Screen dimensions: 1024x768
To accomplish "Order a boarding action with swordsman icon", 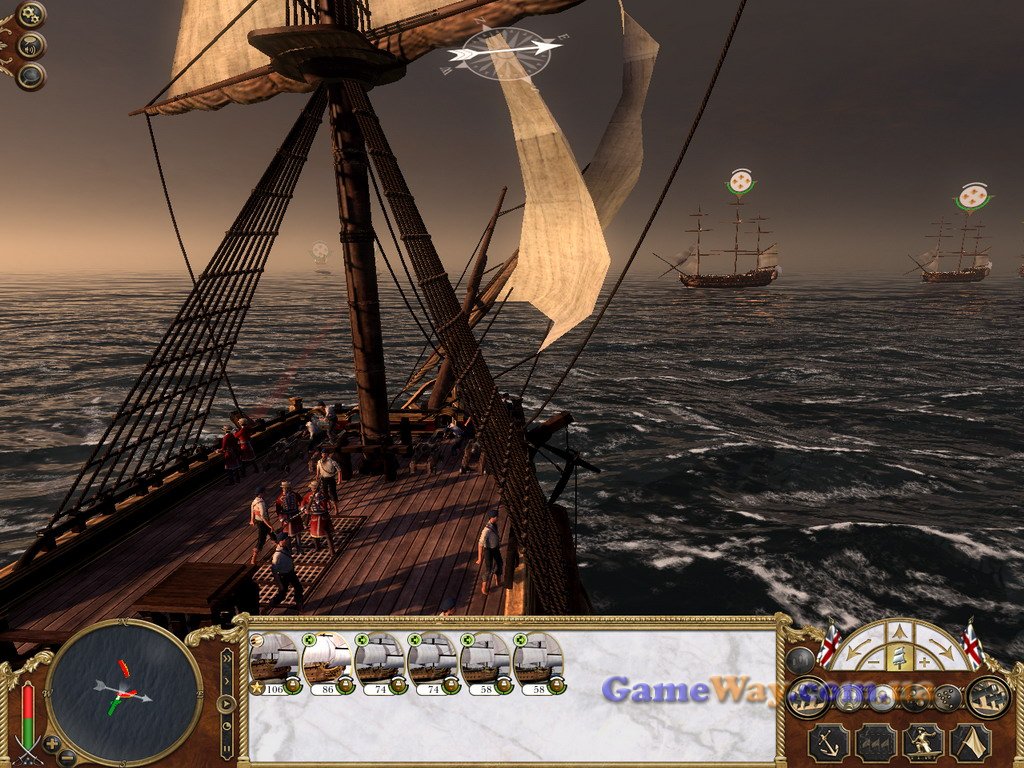I will pyautogui.click(x=923, y=743).
